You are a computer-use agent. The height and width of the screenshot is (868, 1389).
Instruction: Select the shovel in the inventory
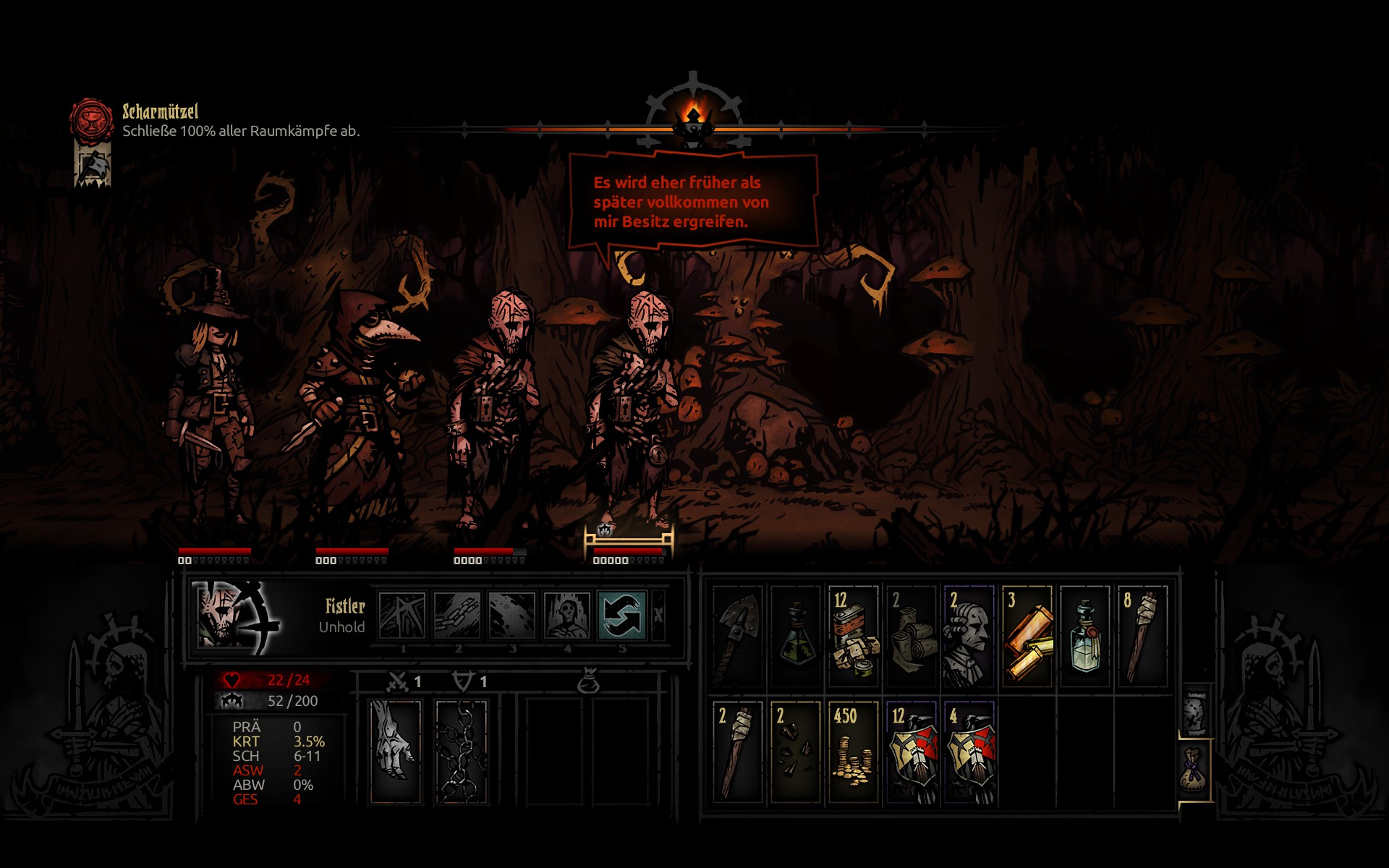coord(737,637)
